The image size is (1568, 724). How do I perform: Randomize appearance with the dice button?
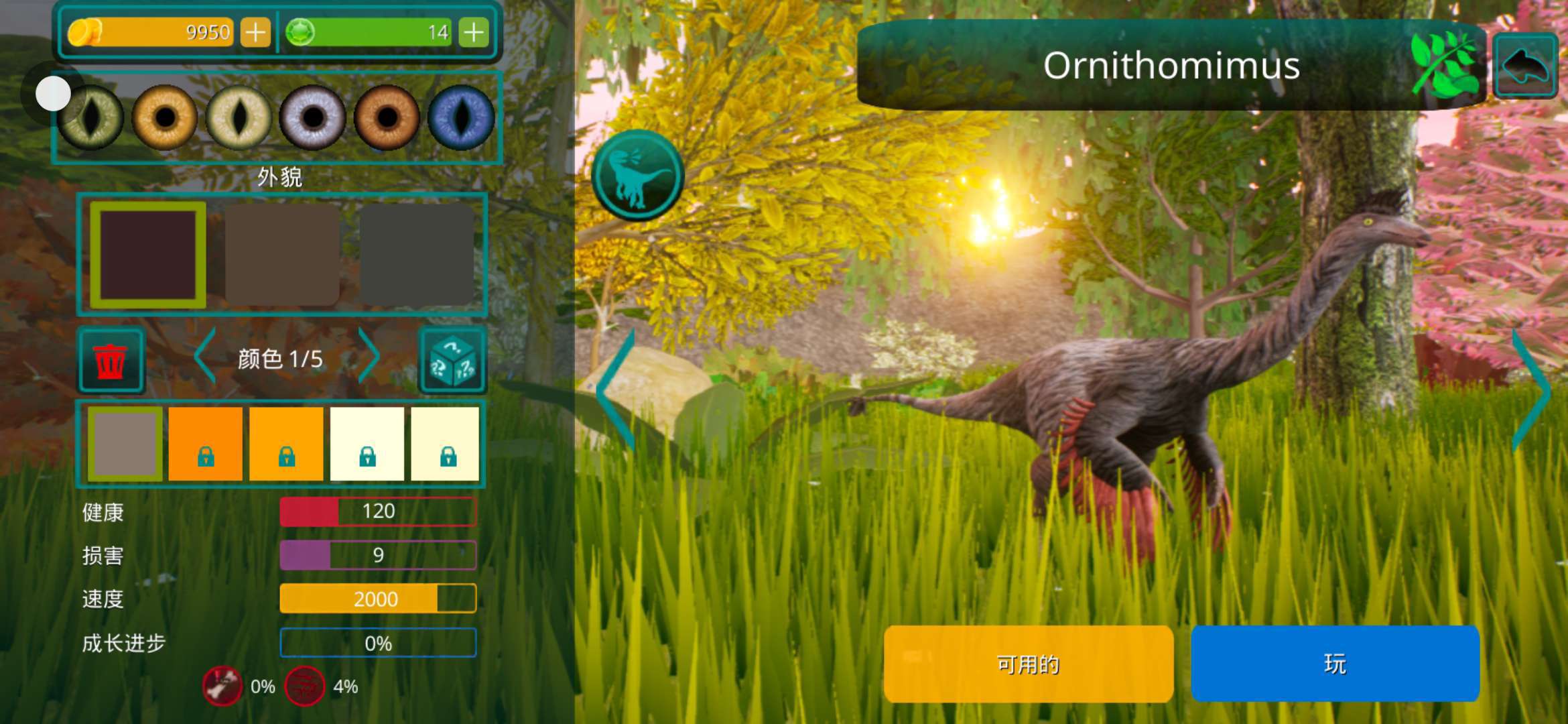[x=452, y=361]
